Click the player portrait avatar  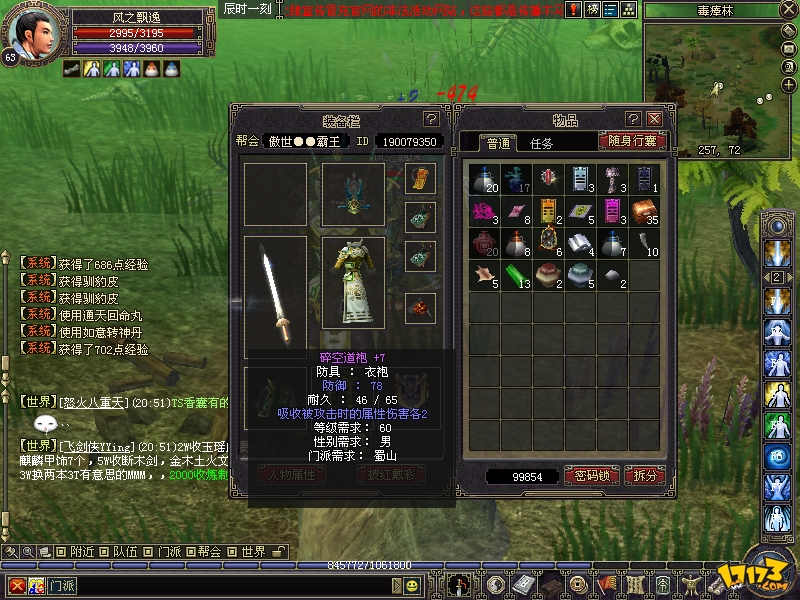tap(30, 34)
